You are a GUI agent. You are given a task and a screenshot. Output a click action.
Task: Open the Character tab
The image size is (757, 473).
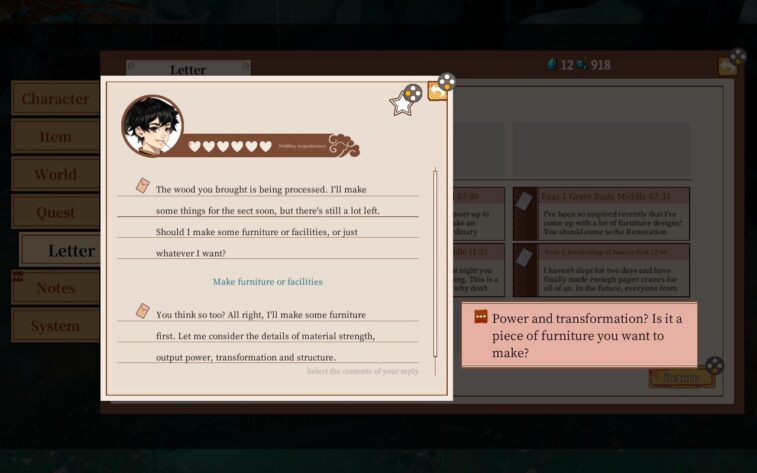click(x=55, y=99)
